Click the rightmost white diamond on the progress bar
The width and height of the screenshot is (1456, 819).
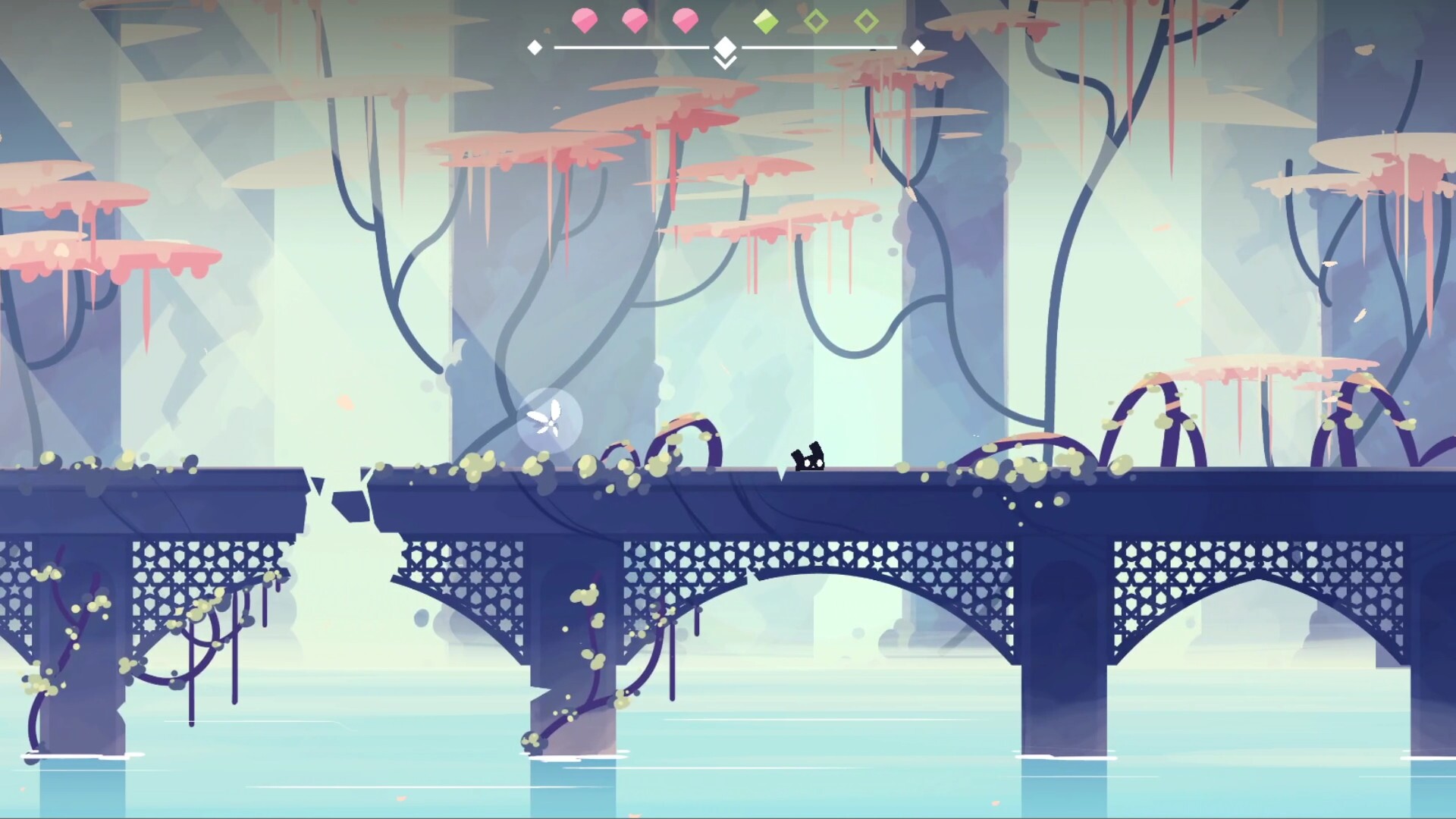tap(919, 47)
